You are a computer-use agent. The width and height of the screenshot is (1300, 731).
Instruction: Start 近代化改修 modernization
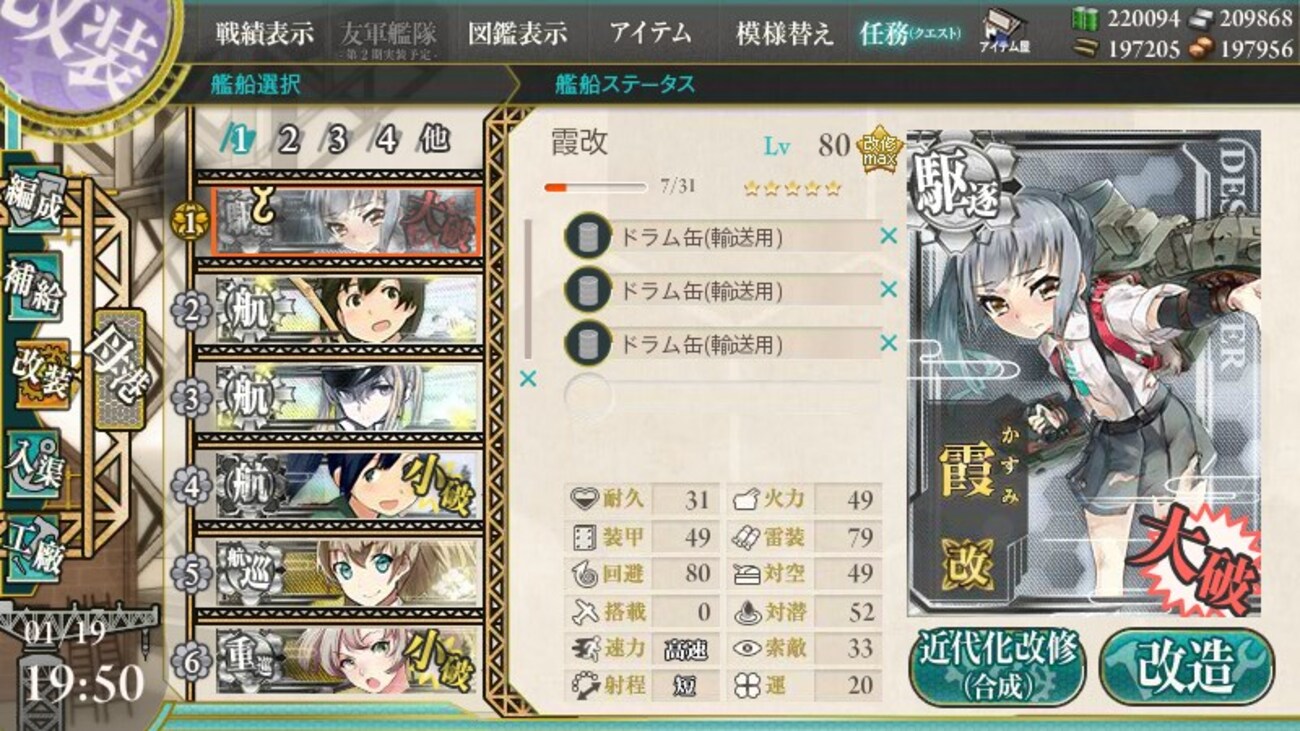pos(997,665)
